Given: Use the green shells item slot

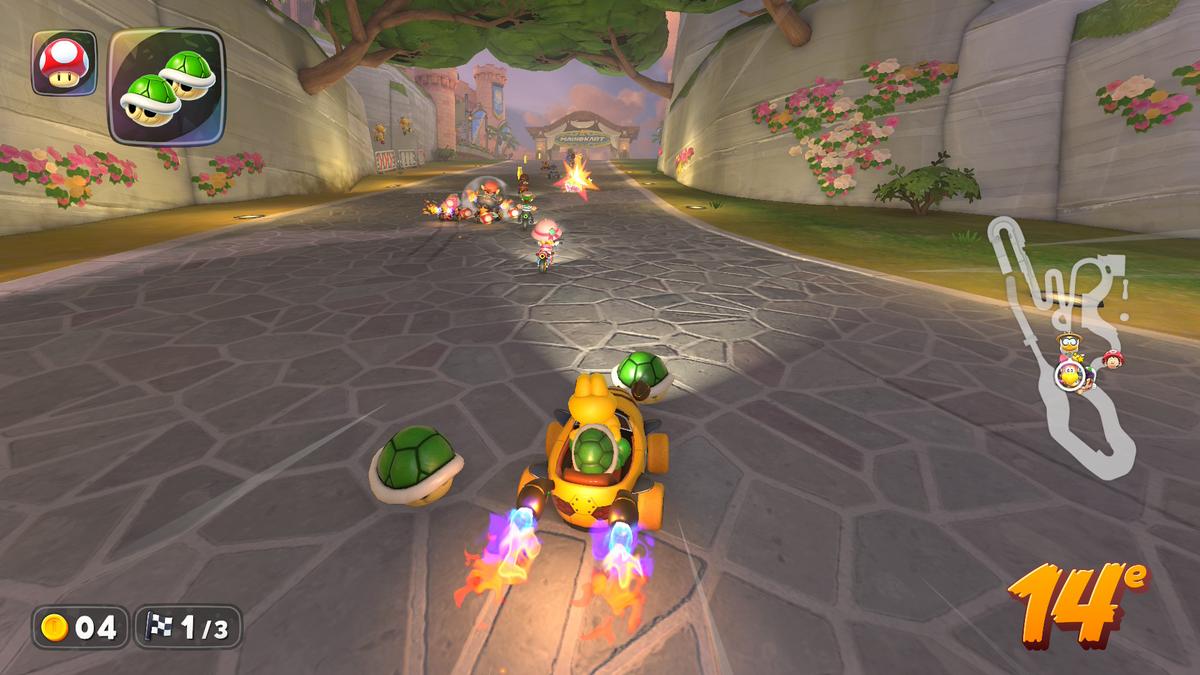Looking at the screenshot, I should (x=166, y=85).
